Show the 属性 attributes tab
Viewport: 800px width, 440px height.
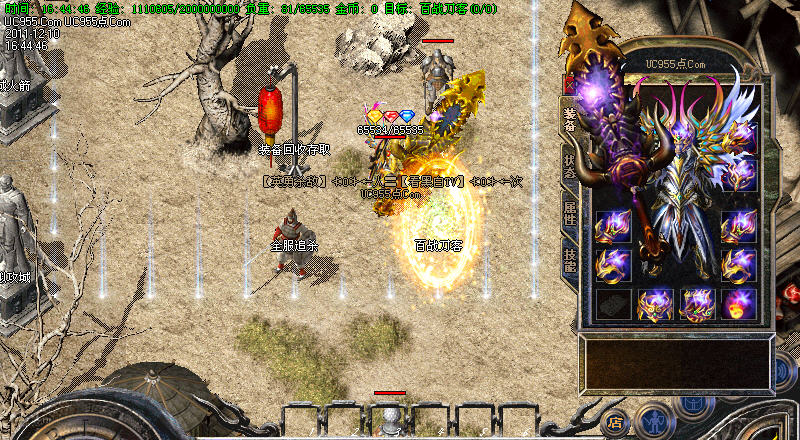point(569,213)
